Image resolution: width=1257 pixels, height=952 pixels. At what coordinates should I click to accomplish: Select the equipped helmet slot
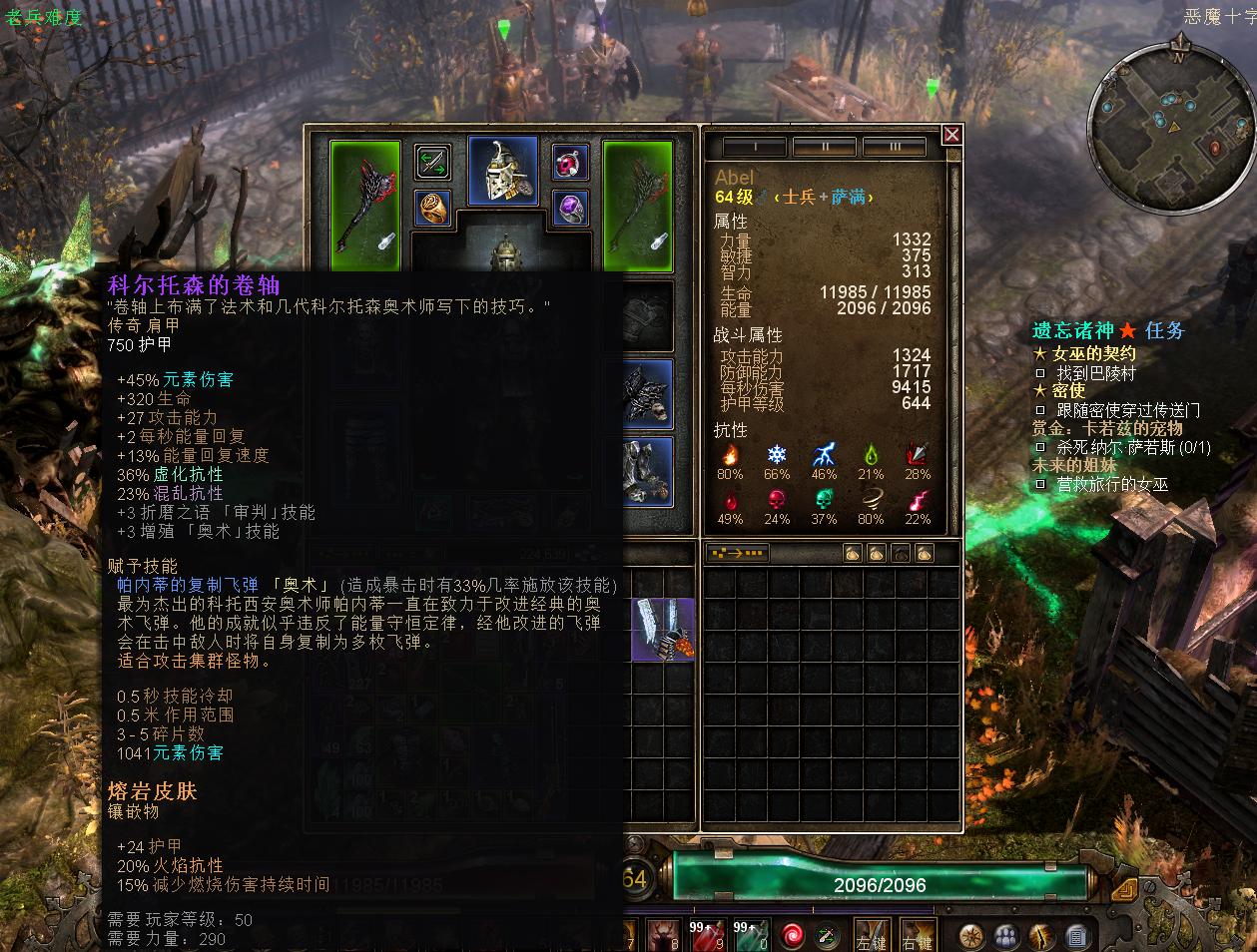click(x=503, y=171)
